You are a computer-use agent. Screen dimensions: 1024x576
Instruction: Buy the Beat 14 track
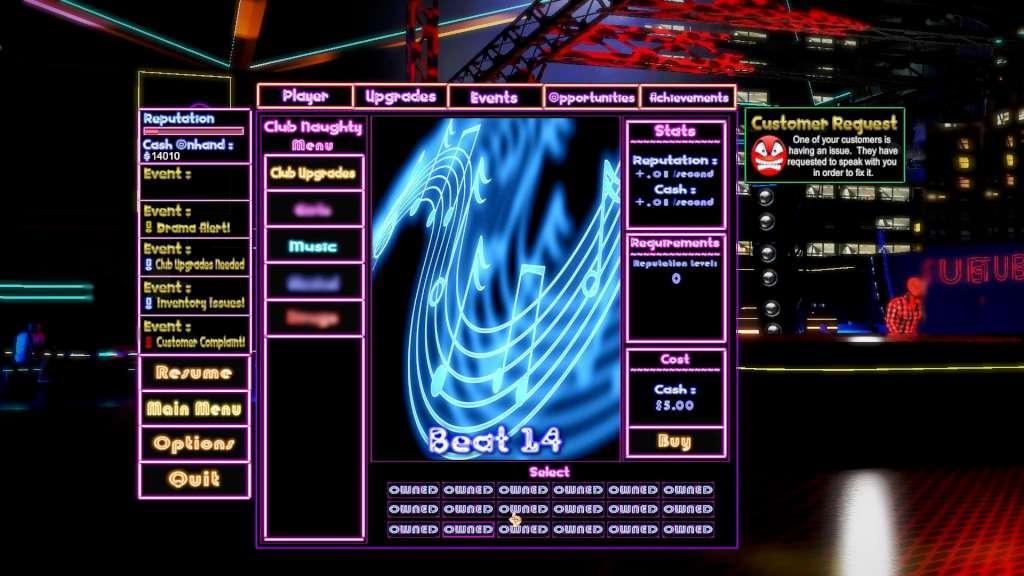675,441
